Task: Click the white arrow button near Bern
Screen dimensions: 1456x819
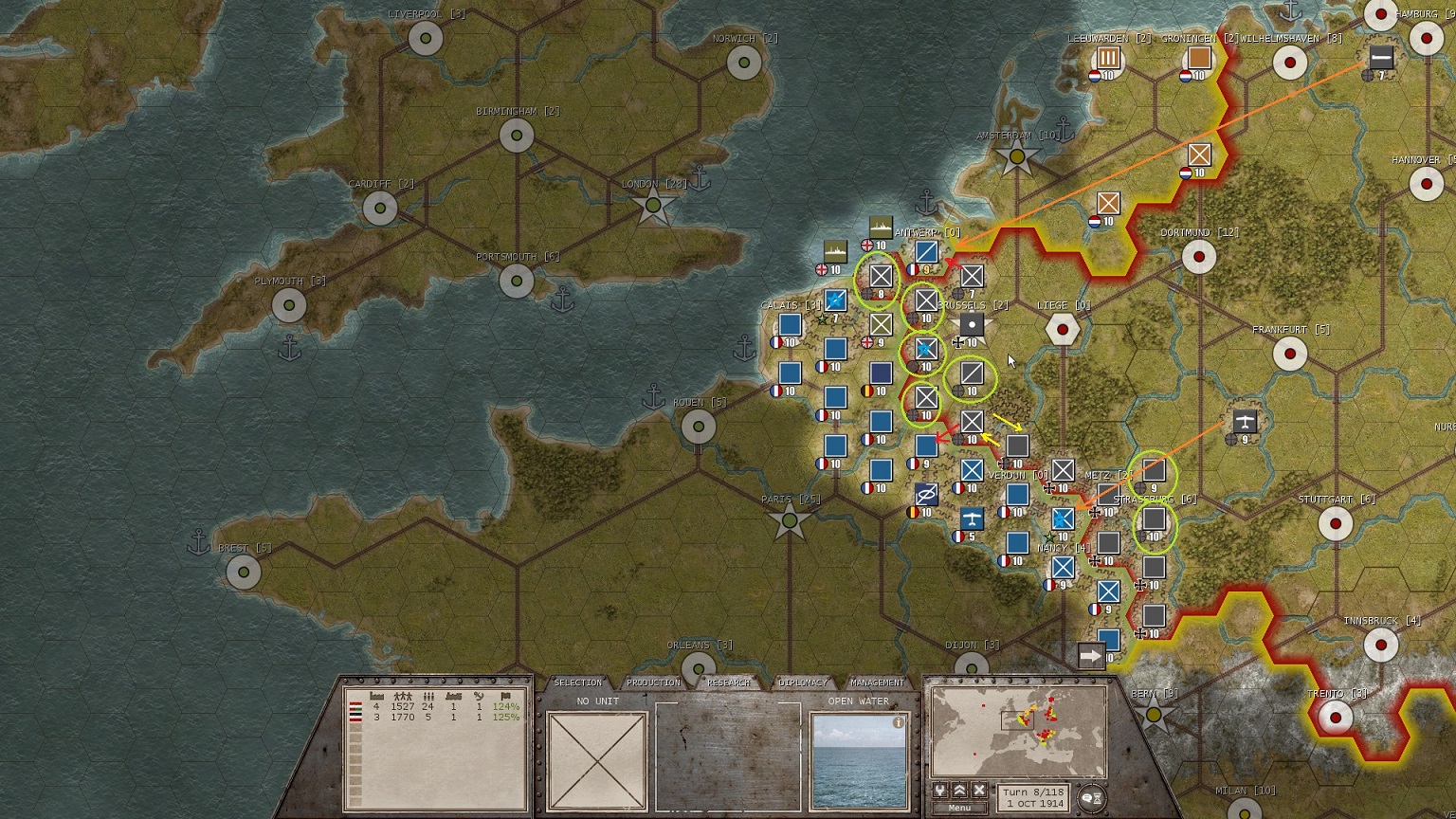Action: click(1091, 656)
